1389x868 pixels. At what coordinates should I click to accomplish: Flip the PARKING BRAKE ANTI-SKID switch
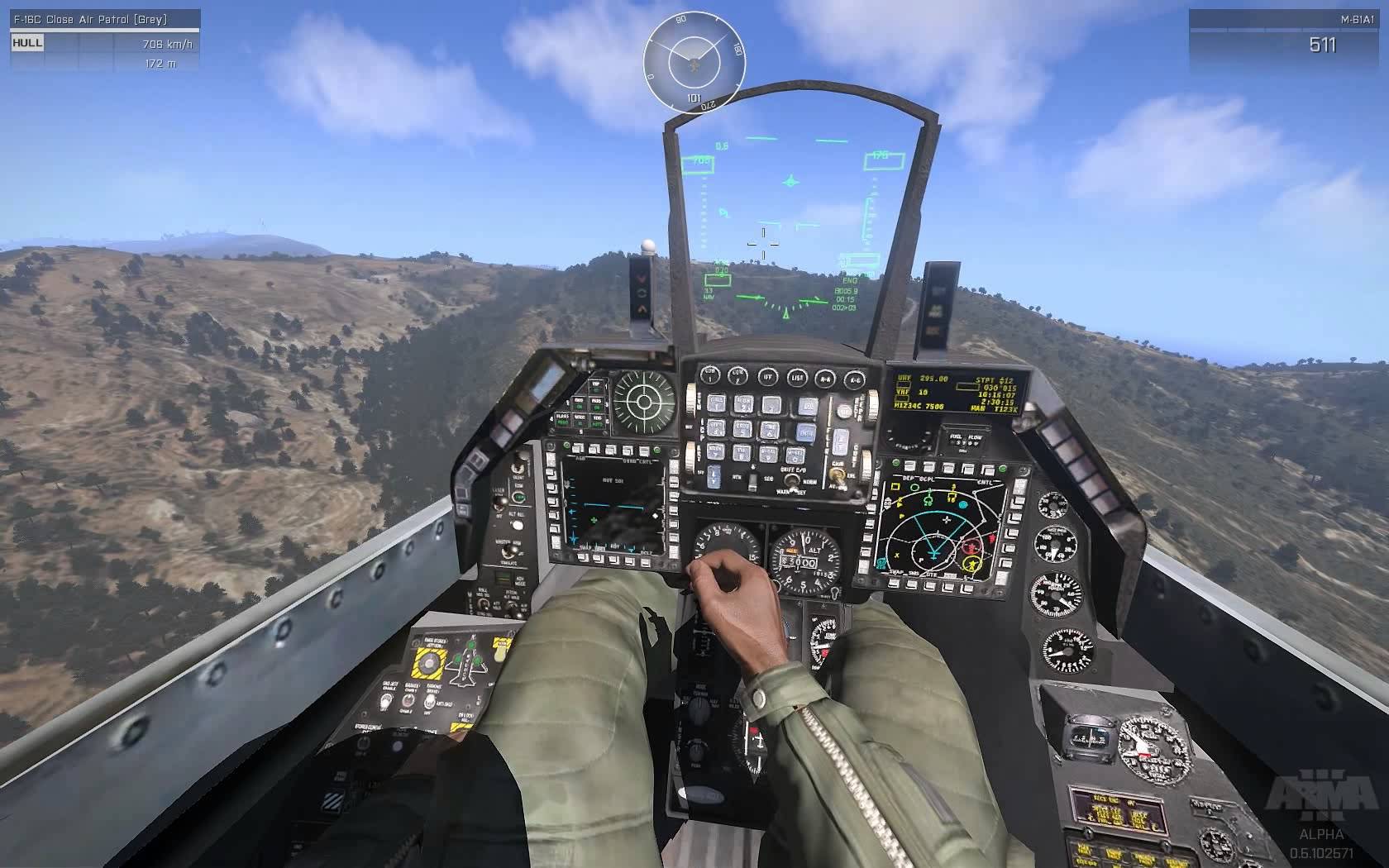(430, 702)
